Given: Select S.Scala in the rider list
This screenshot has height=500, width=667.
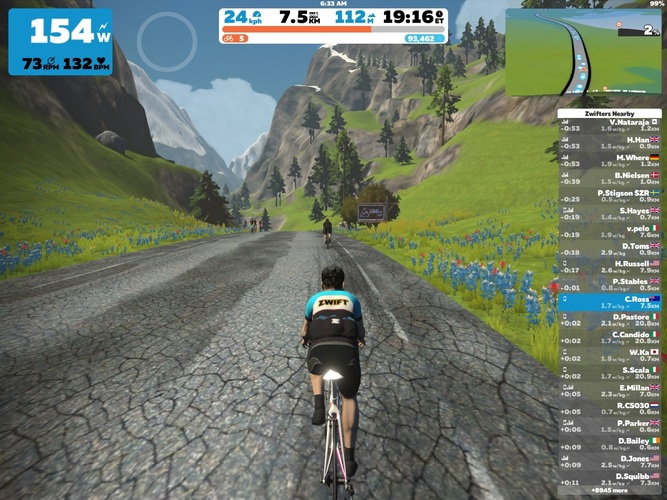Looking at the screenshot, I should click(611, 372).
